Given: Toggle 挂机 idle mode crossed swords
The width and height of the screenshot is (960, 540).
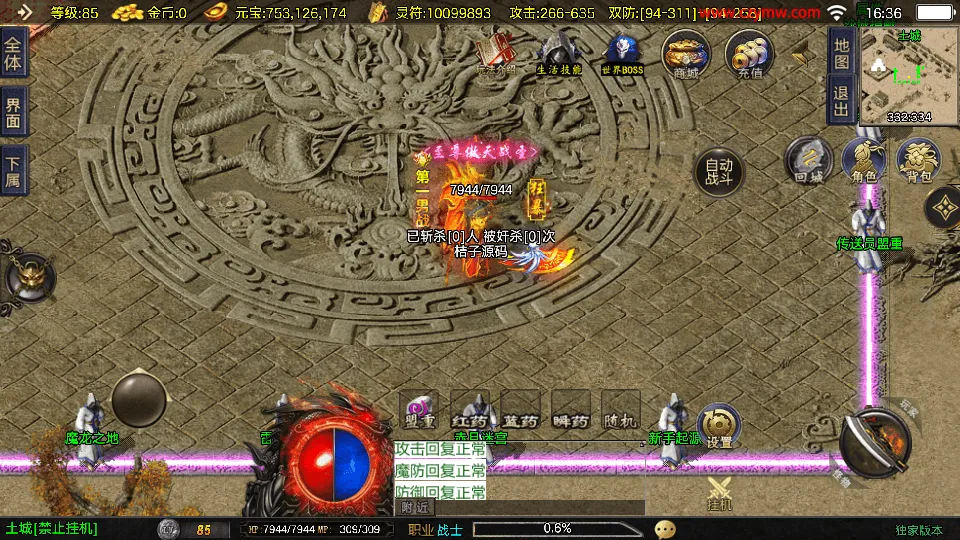Looking at the screenshot, I should [x=720, y=493].
